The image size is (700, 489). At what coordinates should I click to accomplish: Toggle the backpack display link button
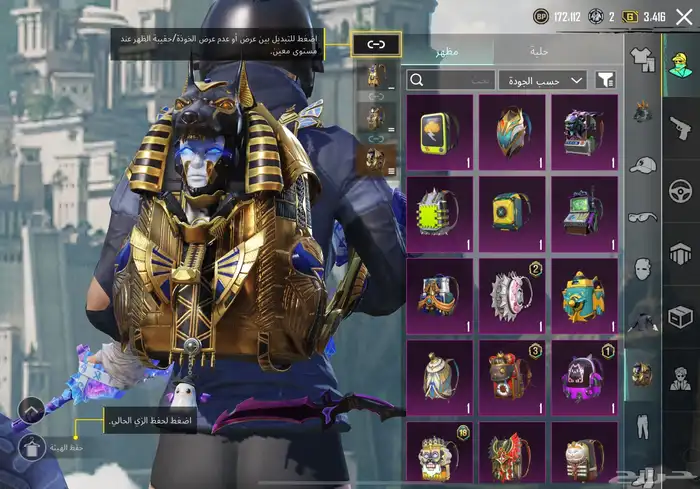click(376, 44)
